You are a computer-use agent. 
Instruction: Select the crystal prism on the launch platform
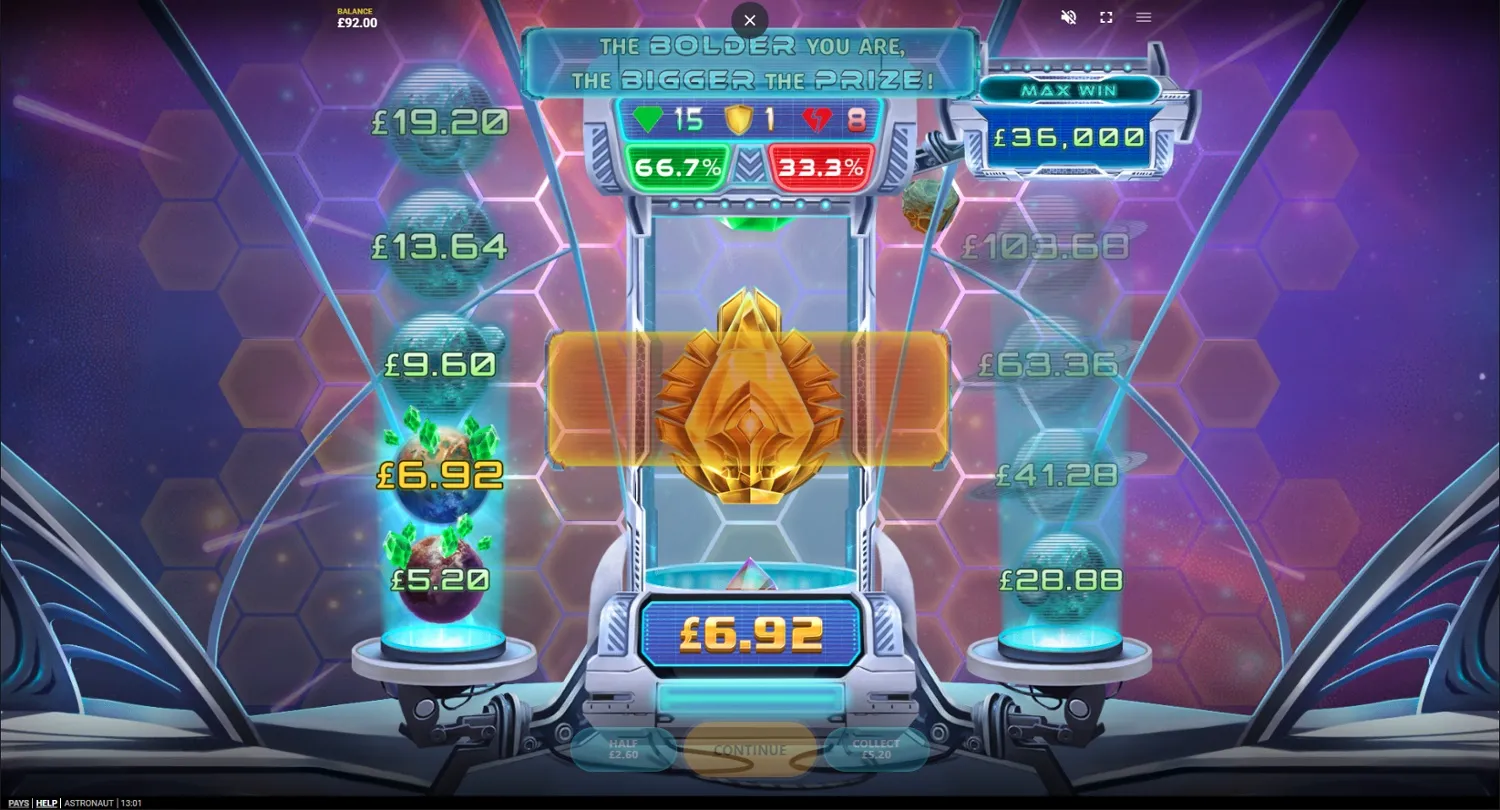(753, 575)
